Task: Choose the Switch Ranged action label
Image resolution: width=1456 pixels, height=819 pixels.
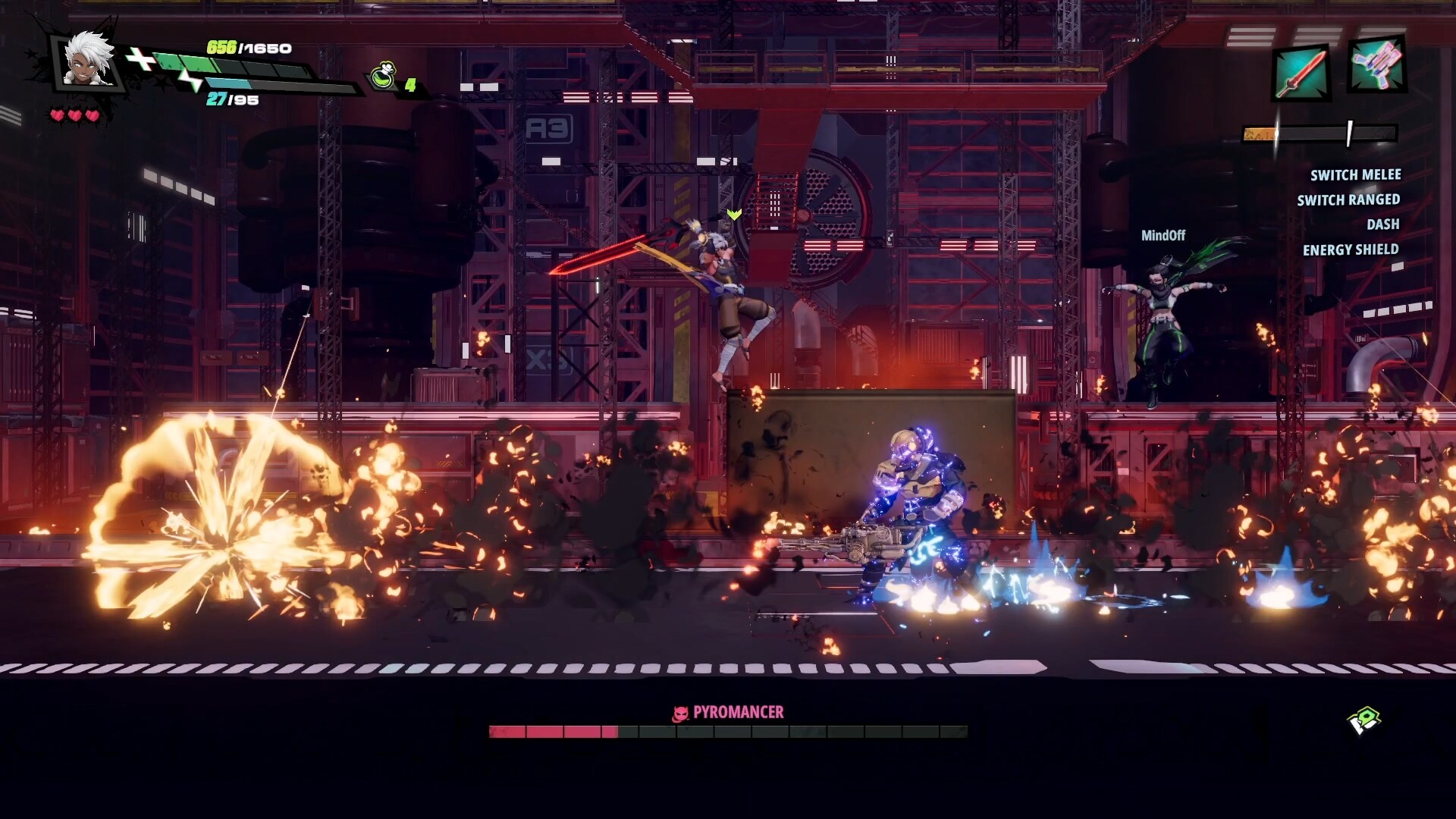Action: click(1348, 200)
